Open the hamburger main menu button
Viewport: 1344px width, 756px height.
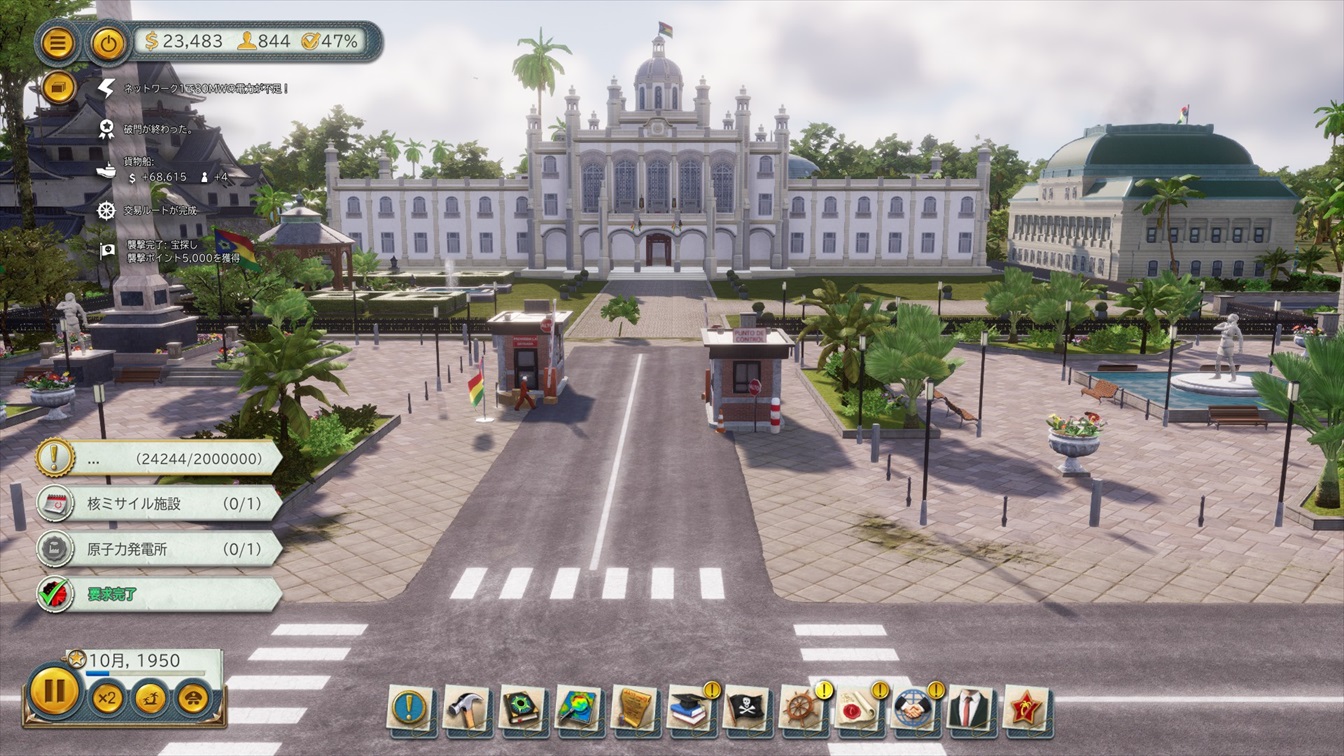click(x=59, y=42)
